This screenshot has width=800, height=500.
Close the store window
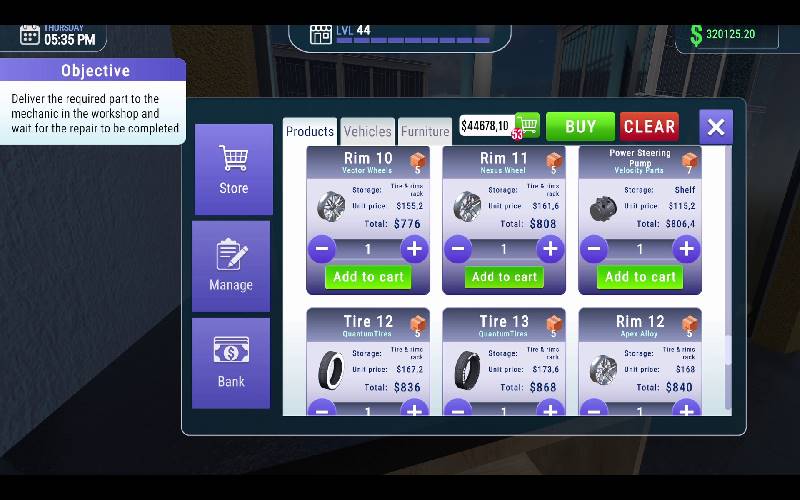(716, 127)
